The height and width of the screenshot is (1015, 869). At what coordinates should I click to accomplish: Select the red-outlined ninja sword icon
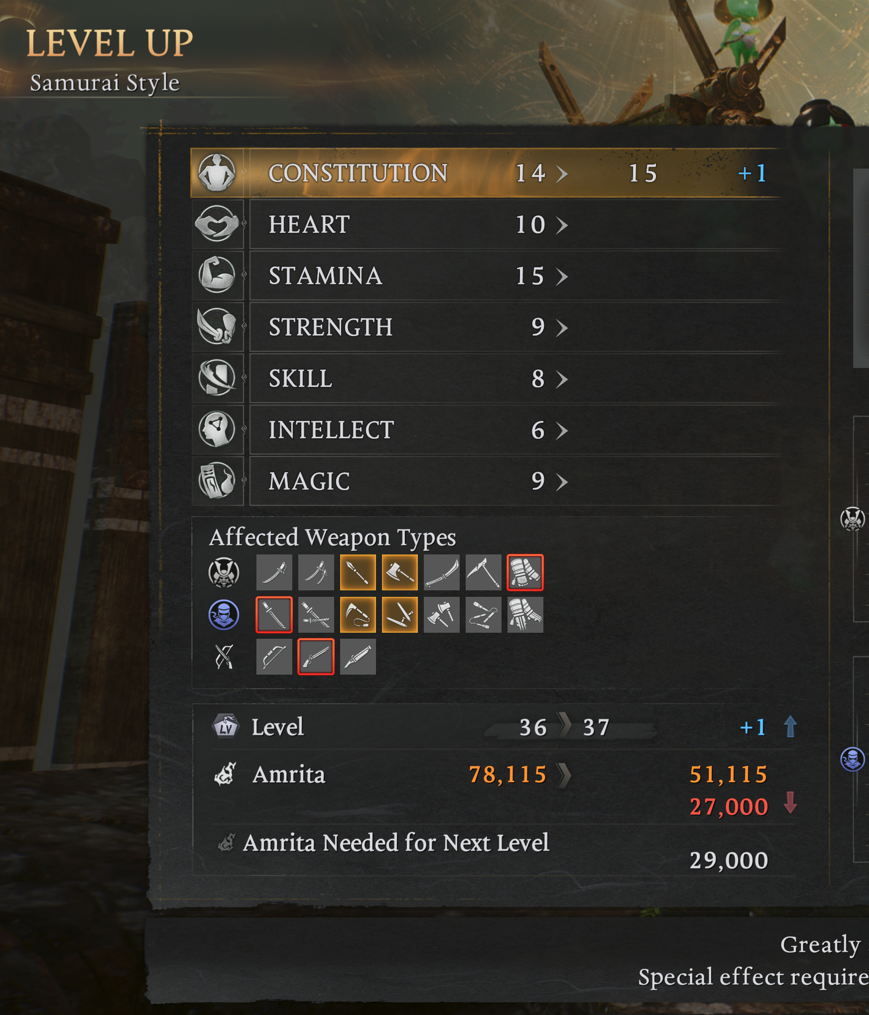click(274, 615)
